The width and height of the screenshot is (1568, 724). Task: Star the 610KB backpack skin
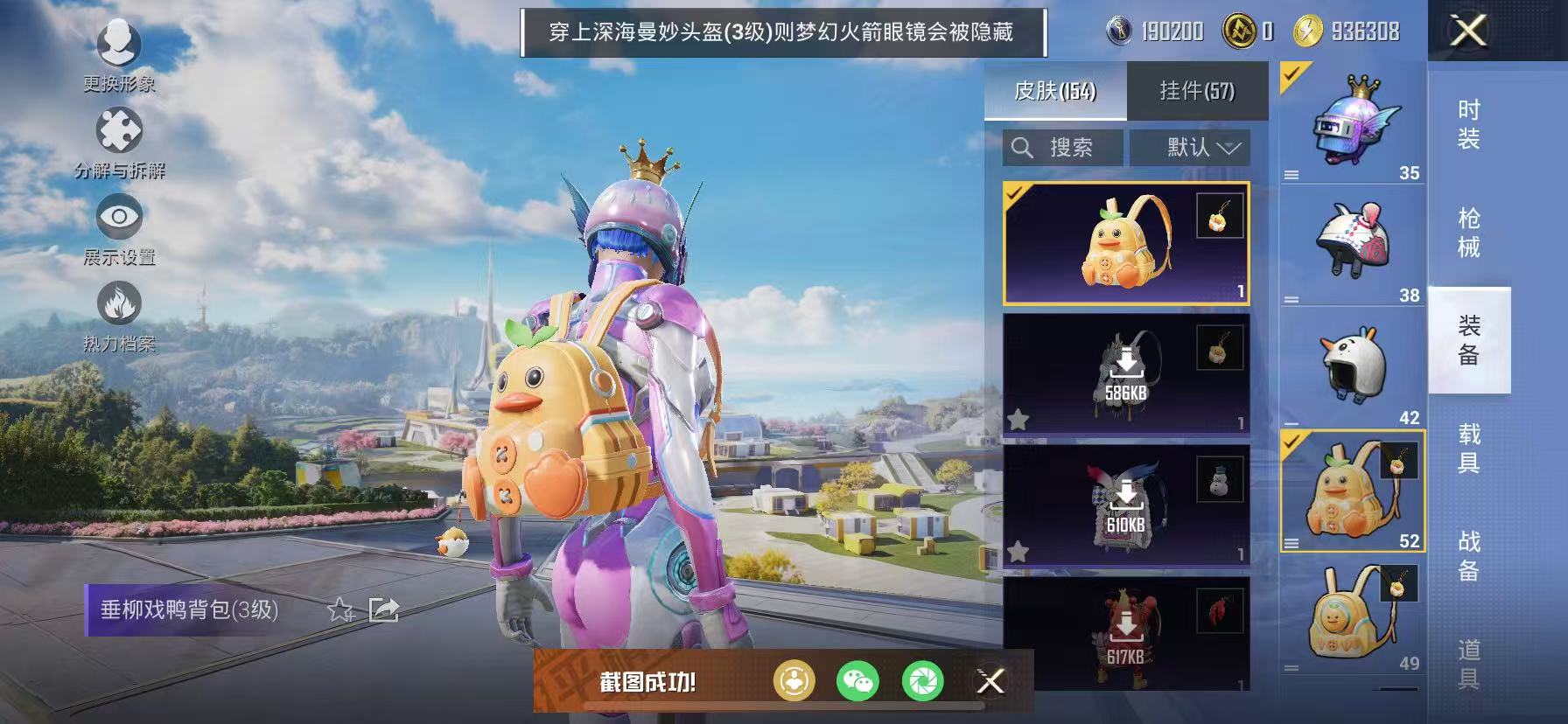pos(1018,551)
